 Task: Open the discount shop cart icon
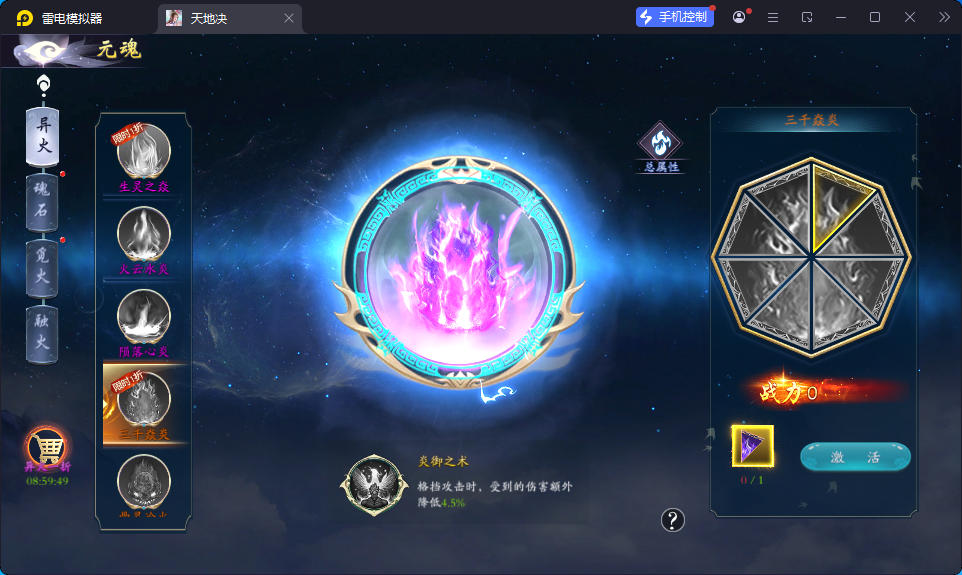(45, 446)
